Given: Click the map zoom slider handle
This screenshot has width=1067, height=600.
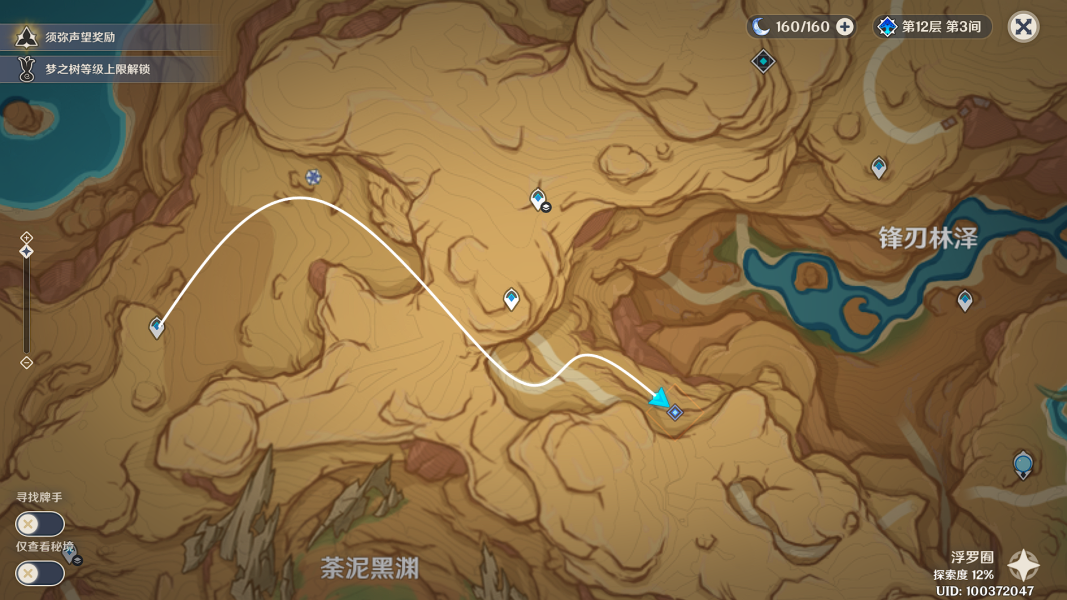Looking at the screenshot, I should click(x=27, y=251).
